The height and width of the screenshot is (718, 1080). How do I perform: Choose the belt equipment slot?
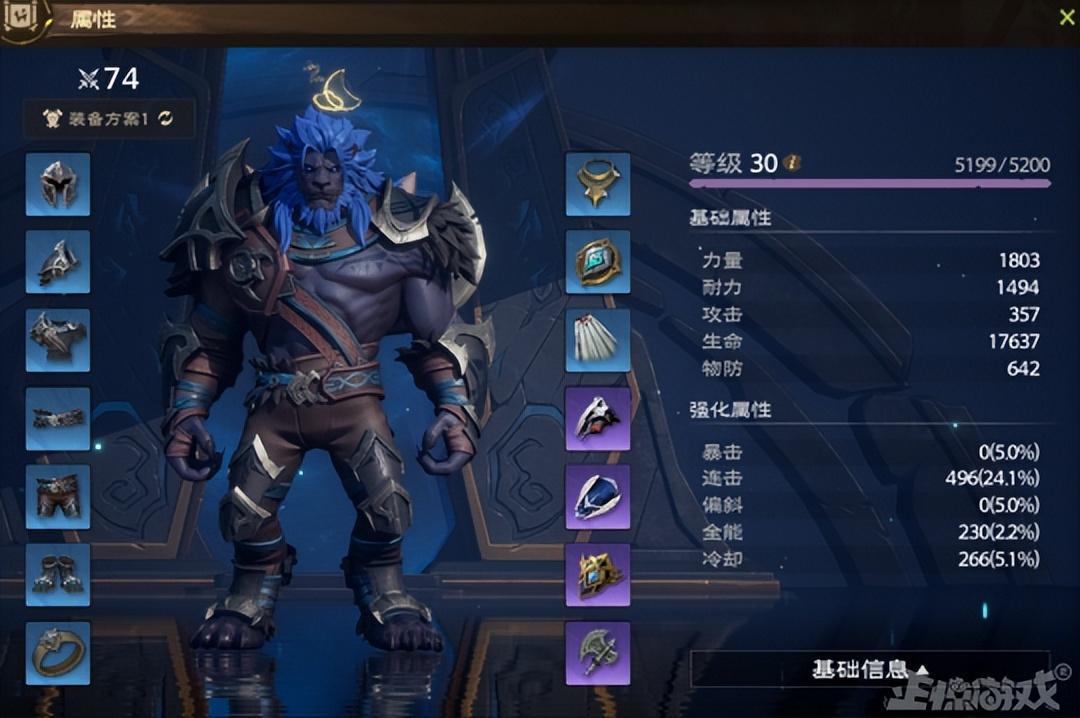tap(58, 418)
